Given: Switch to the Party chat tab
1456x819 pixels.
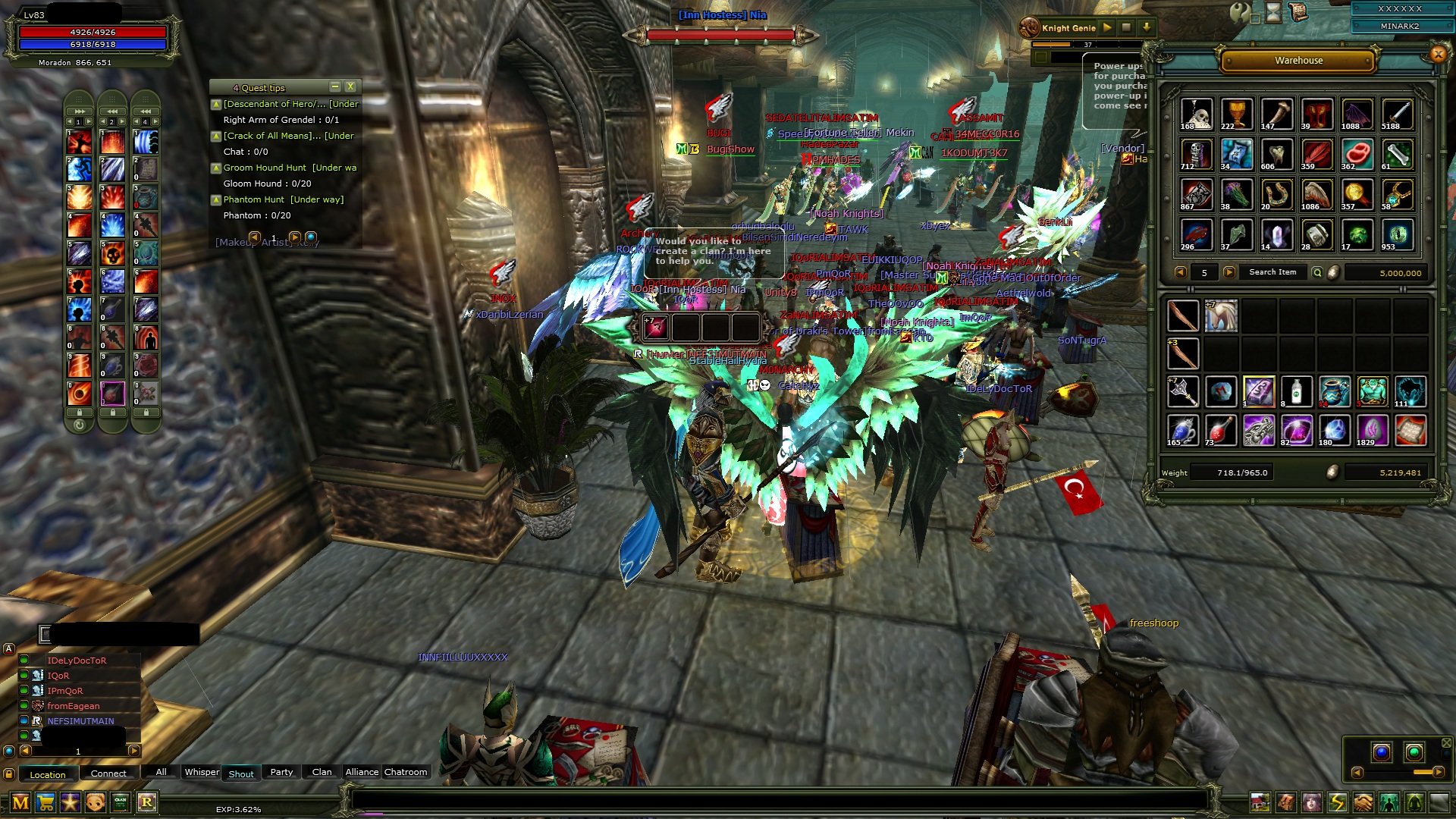Looking at the screenshot, I should [281, 772].
